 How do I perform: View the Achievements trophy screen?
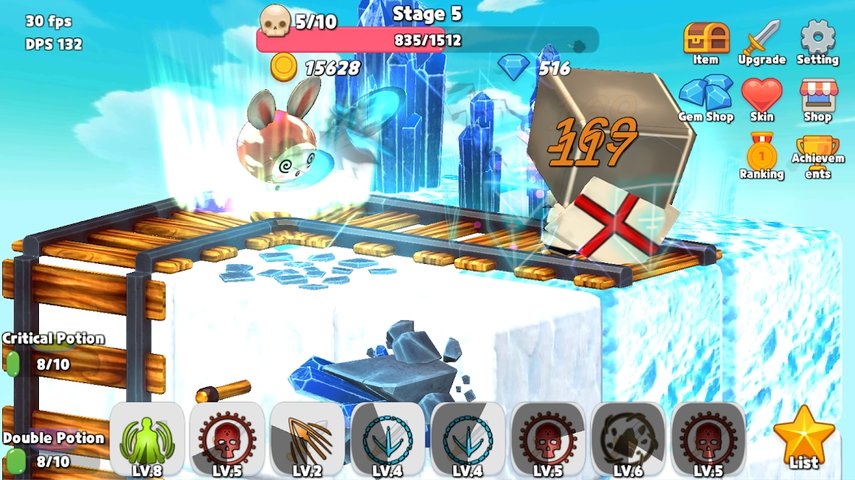818,155
